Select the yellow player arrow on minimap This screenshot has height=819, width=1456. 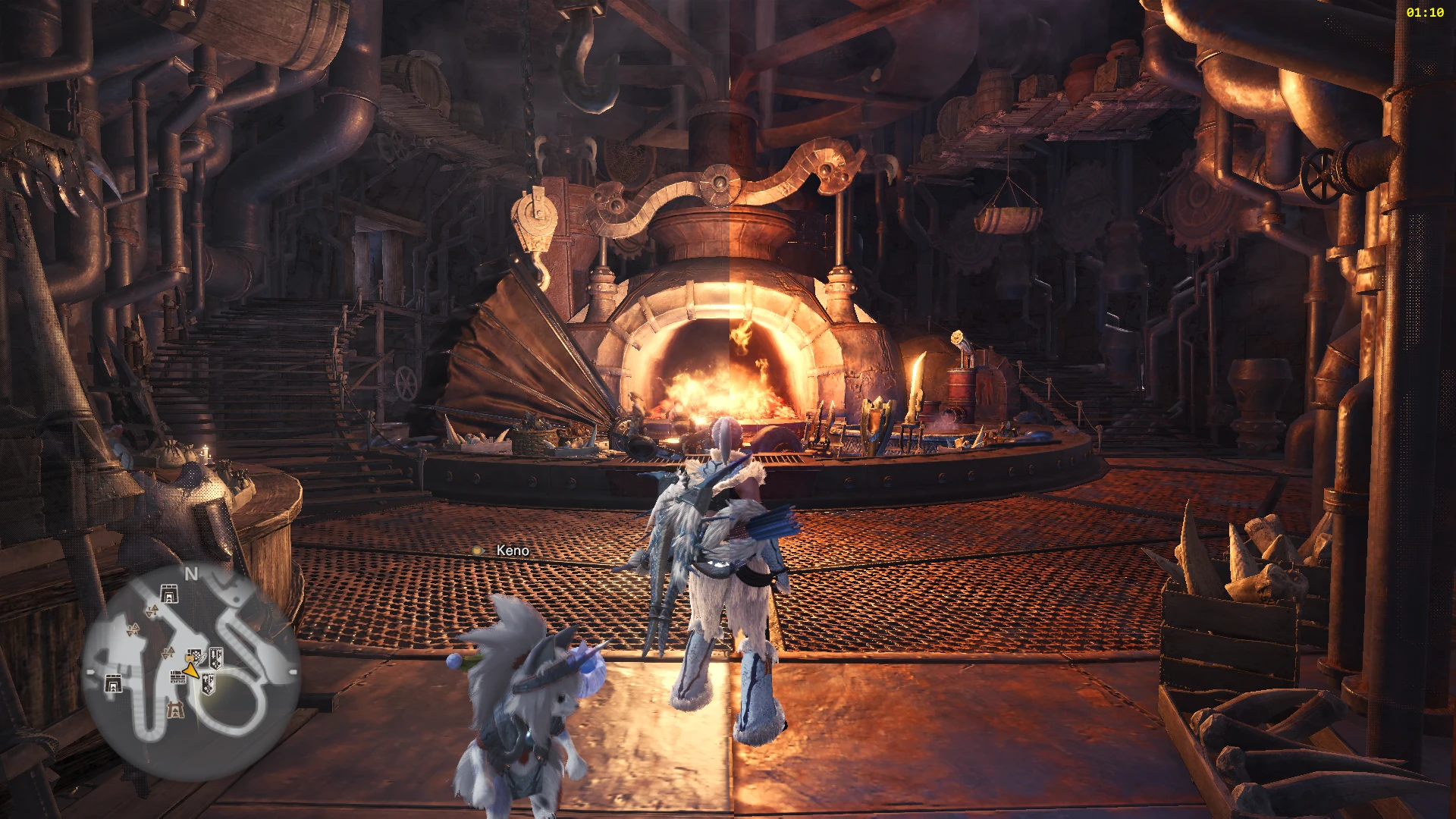pyautogui.click(x=192, y=670)
